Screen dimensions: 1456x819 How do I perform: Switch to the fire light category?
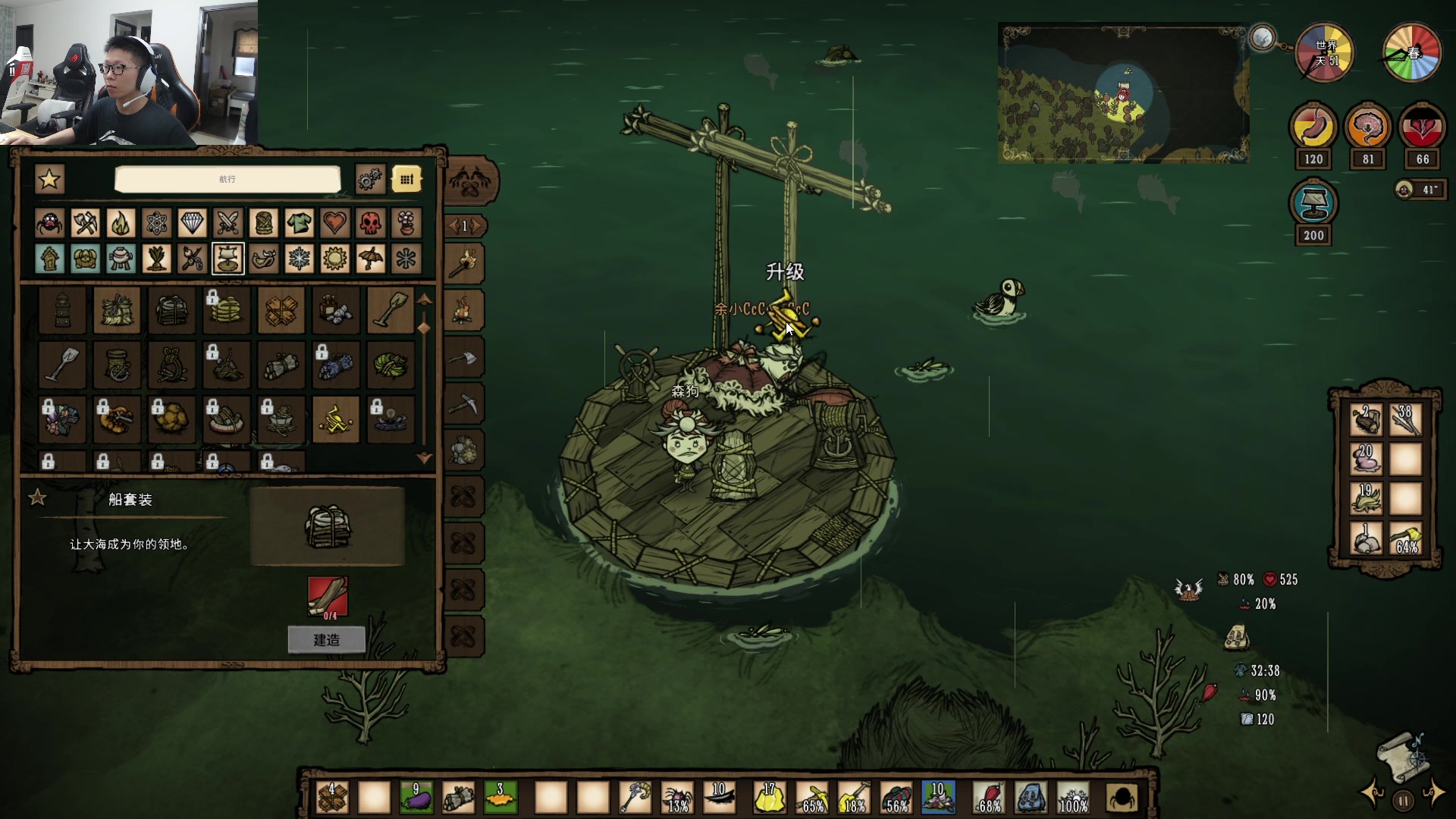coord(121,223)
